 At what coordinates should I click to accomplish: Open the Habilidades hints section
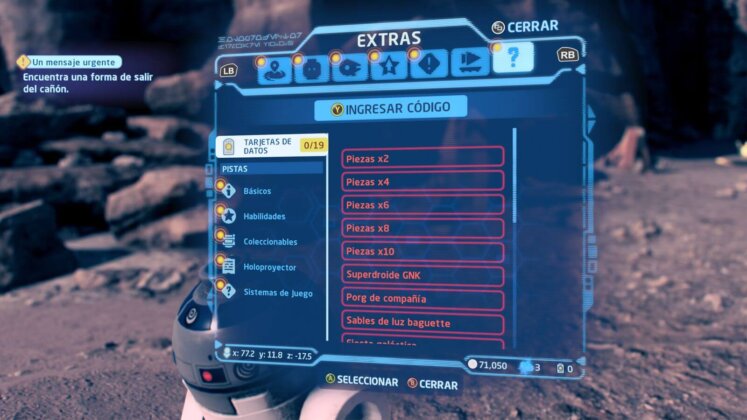click(x=264, y=216)
